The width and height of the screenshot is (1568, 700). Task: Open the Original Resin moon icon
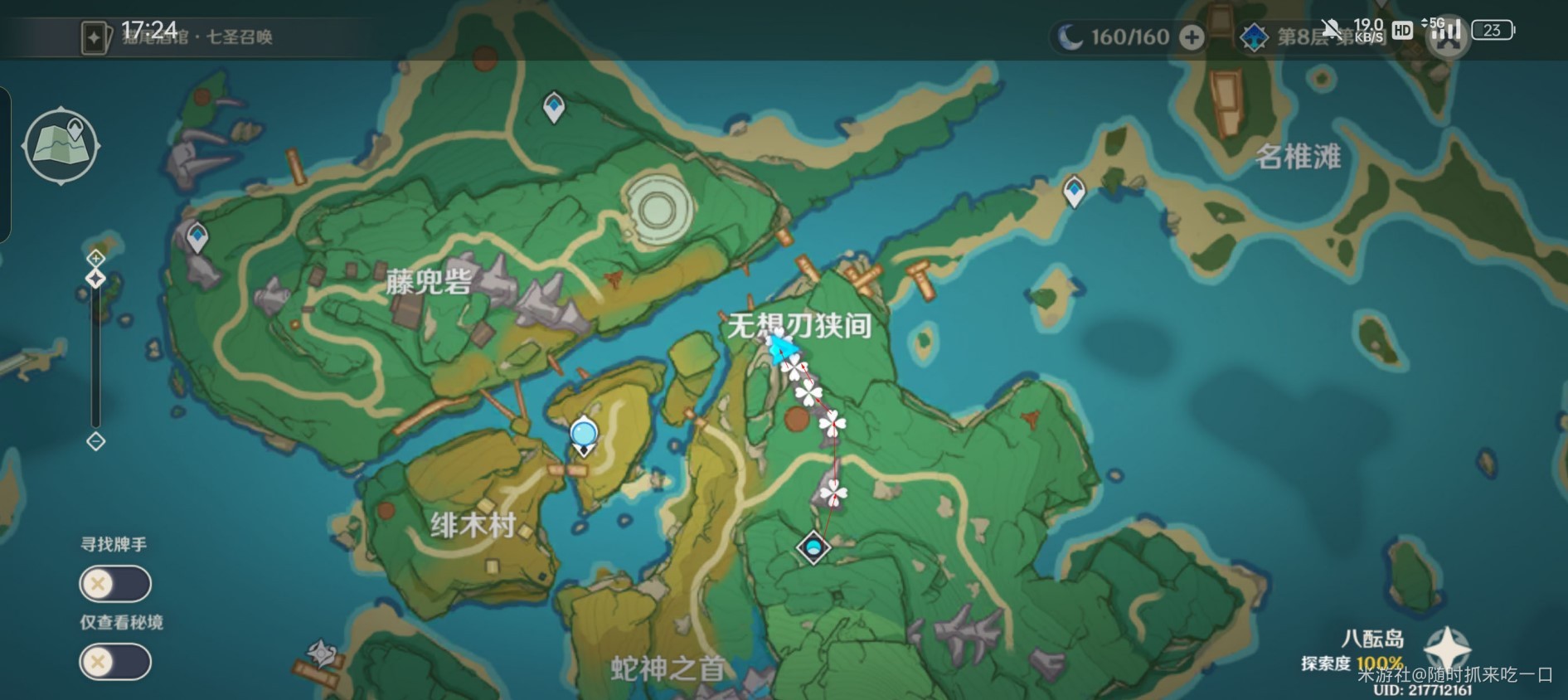[x=1072, y=35]
